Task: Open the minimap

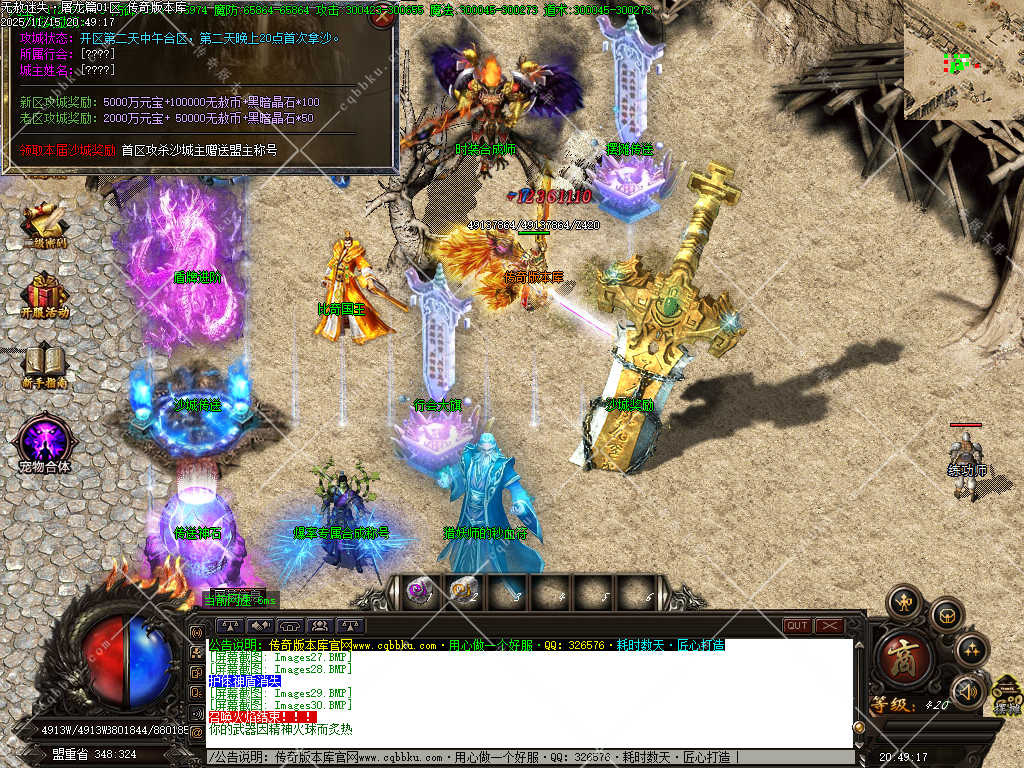Action: (963, 60)
